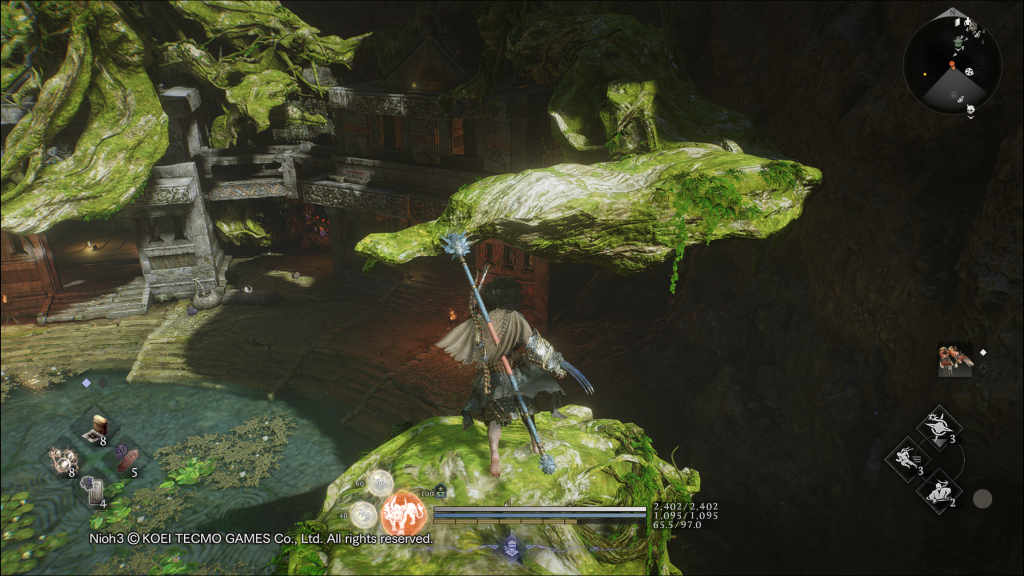This screenshot has height=576, width=1024.
Task: Select the upper white soul core orb
Action: pyautogui.click(x=379, y=483)
